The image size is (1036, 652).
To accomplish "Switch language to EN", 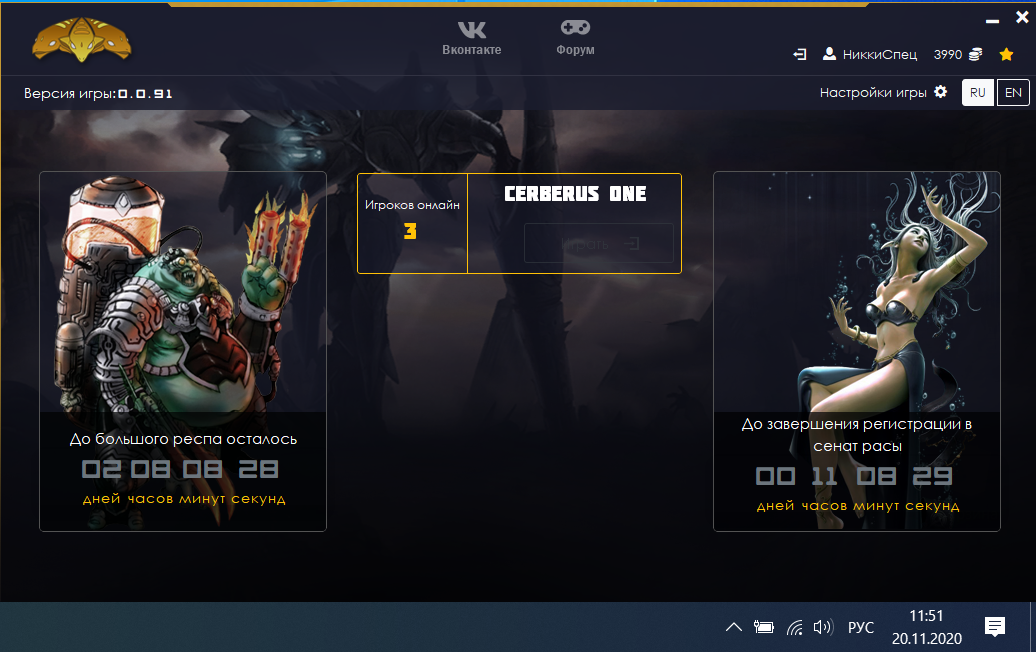I will pyautogui.click(x=1013, y=93).
